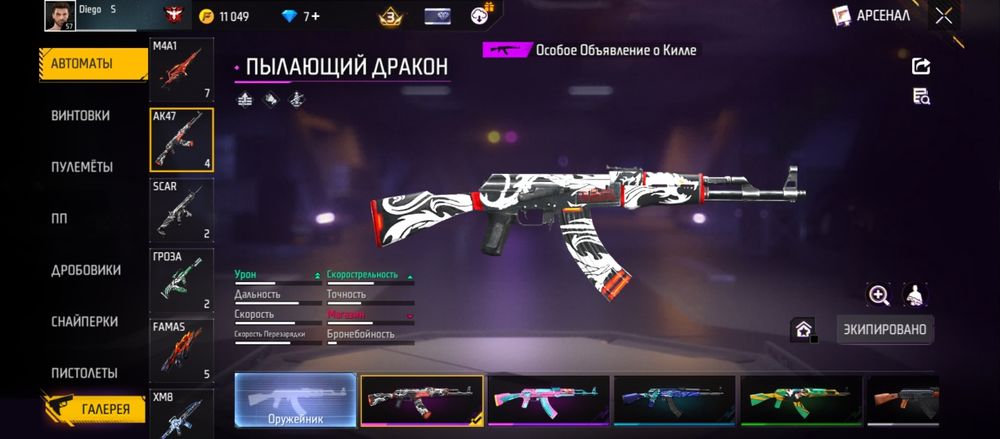Switch to the Пистолеты category
The width and height of the screenshot is (1000, 439).
click(85, 373)
